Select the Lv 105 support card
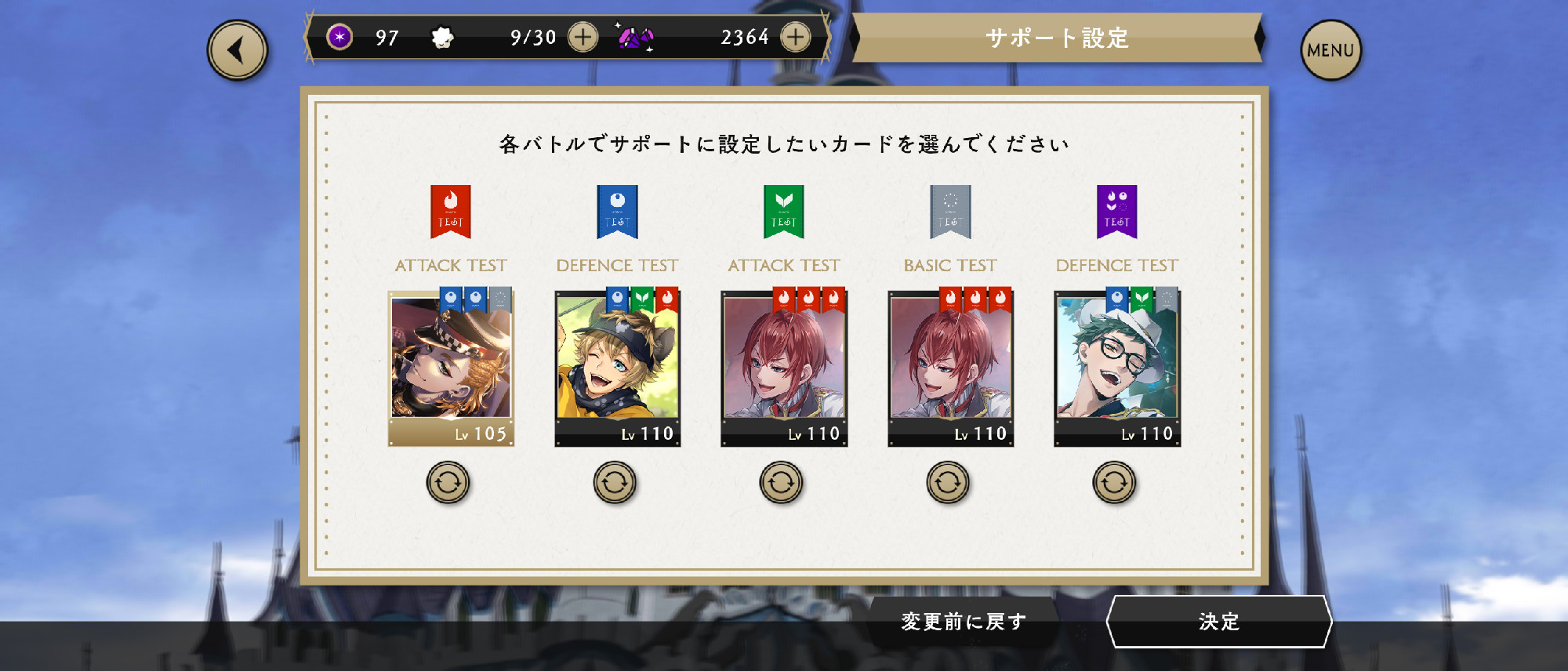Viewport: 1568px width, 671px height. coord(451,368)
